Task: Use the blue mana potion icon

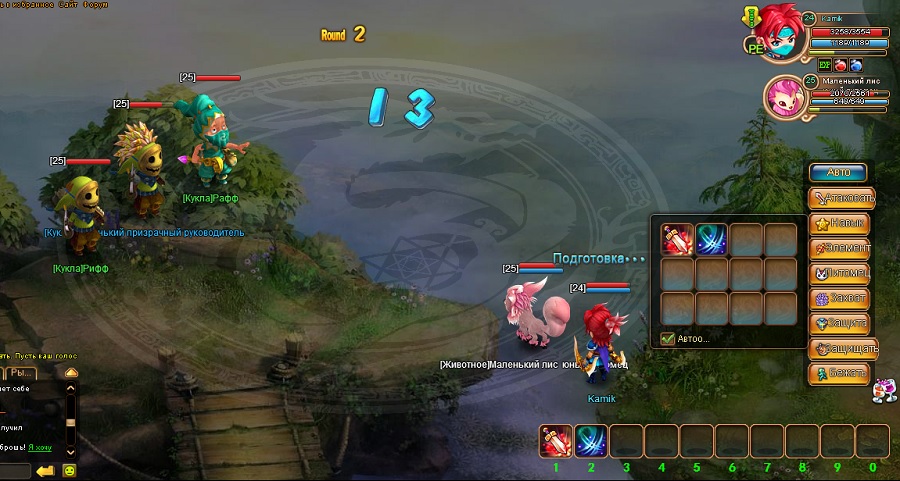Action: click(856, 65)
